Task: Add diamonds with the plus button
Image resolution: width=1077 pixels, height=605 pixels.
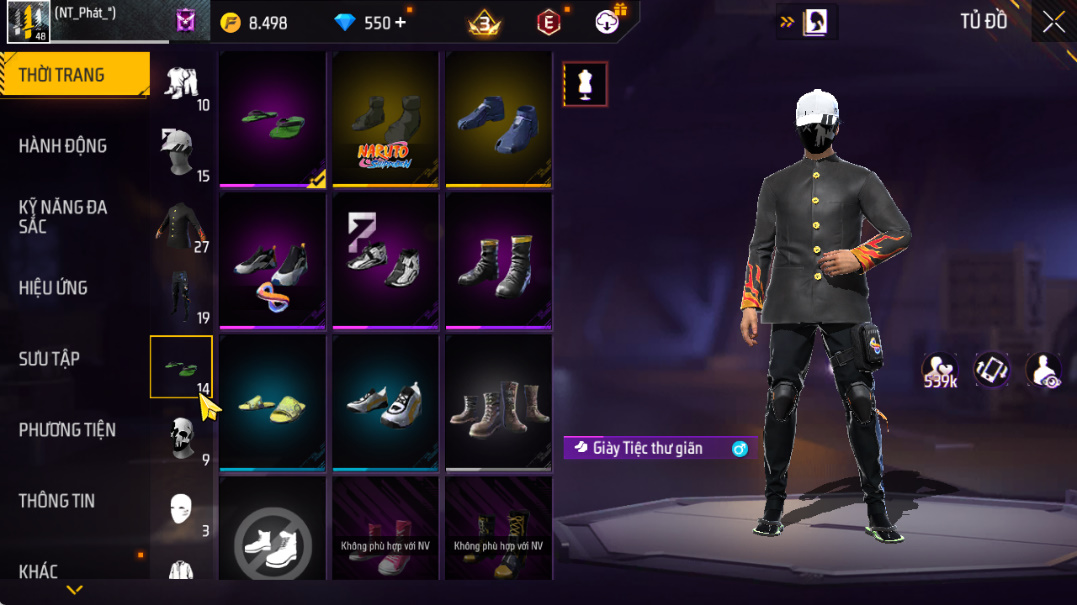Action: click(x=400, y=23)
